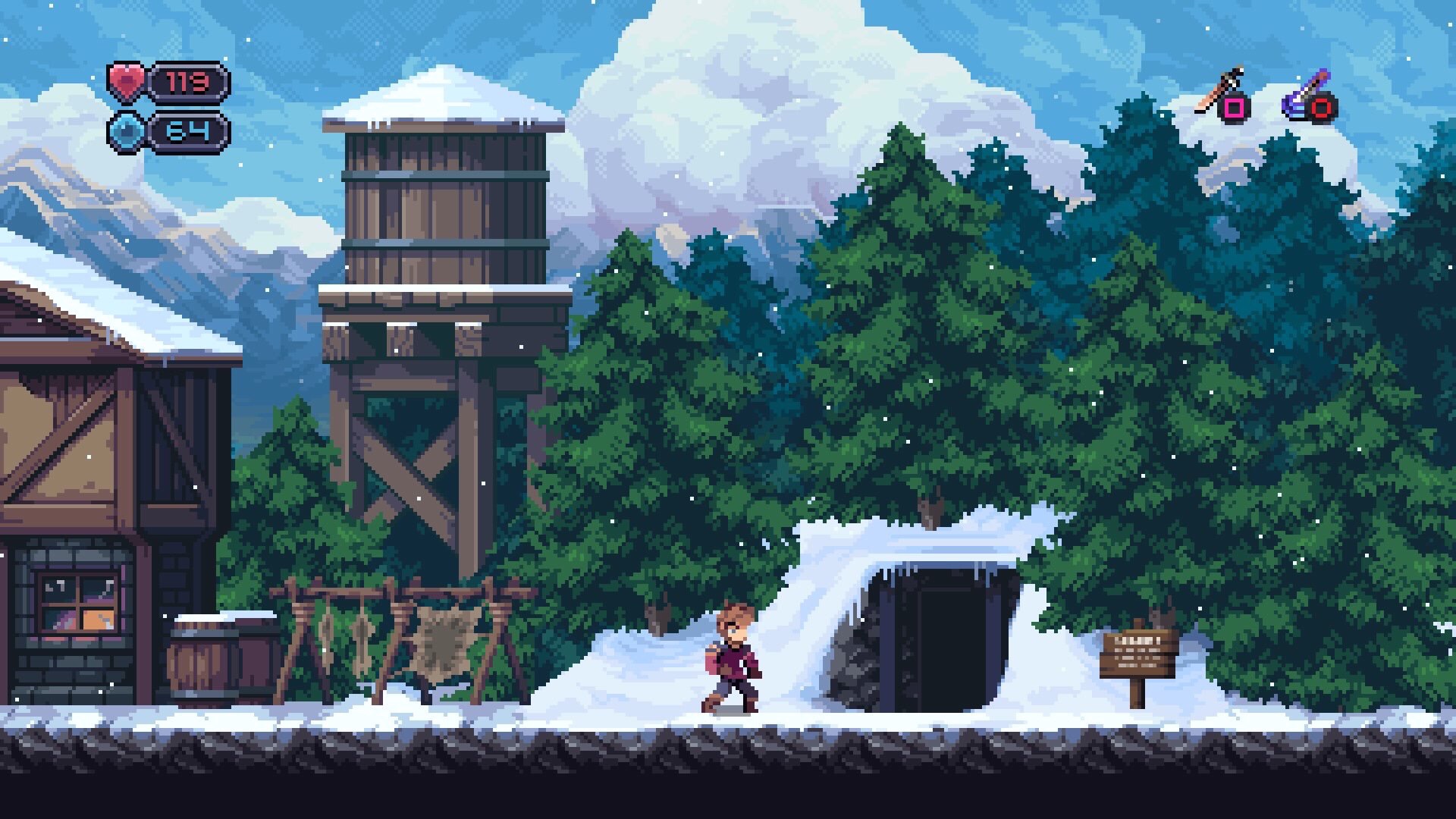Click the pink square button prompt icon
This screenshot has height=819, width=1456.
tap(1235, 106)
